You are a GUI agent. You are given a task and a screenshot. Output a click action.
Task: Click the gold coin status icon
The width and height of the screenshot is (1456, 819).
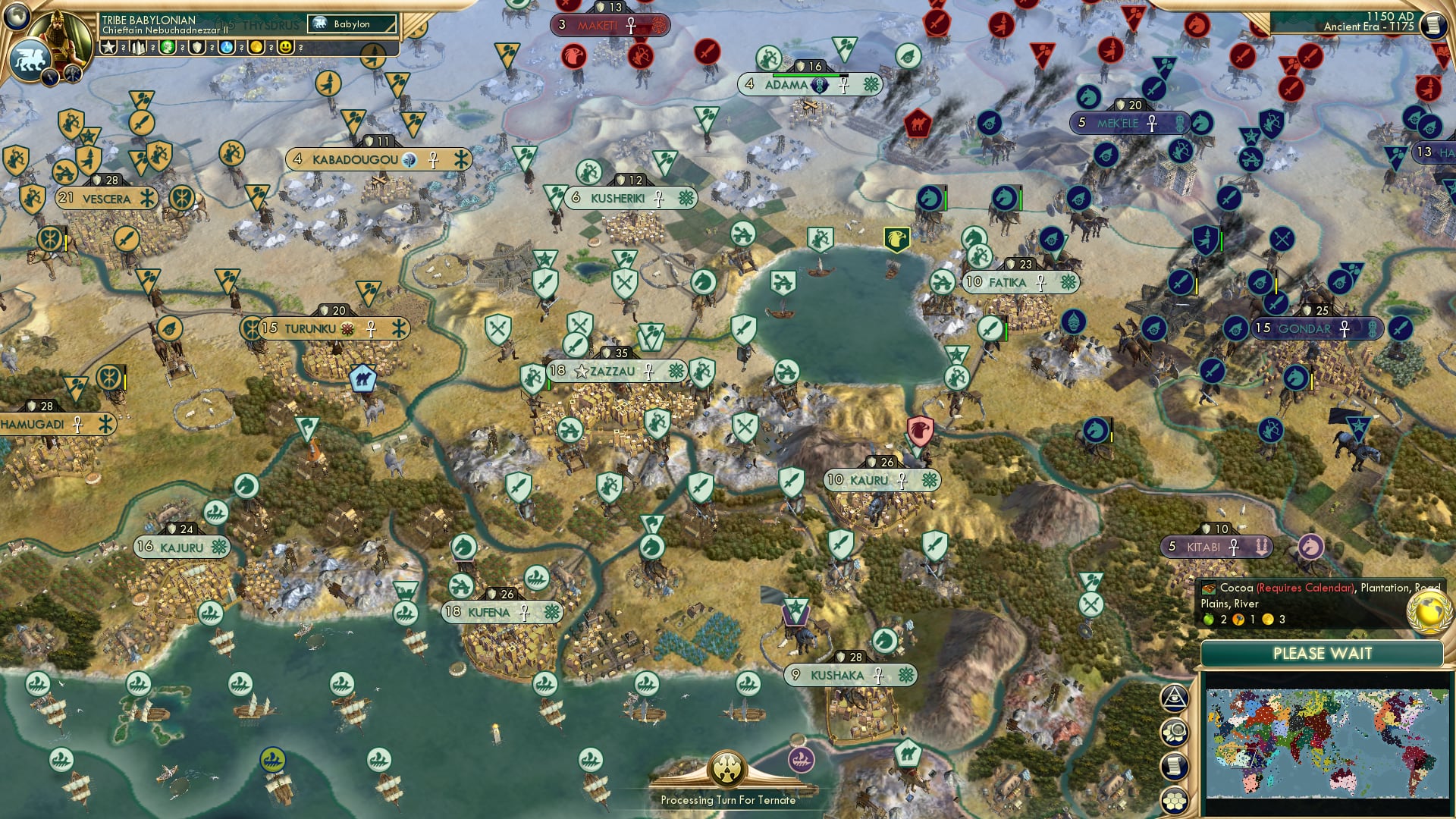pyautogui.click(x=256, y=47)
